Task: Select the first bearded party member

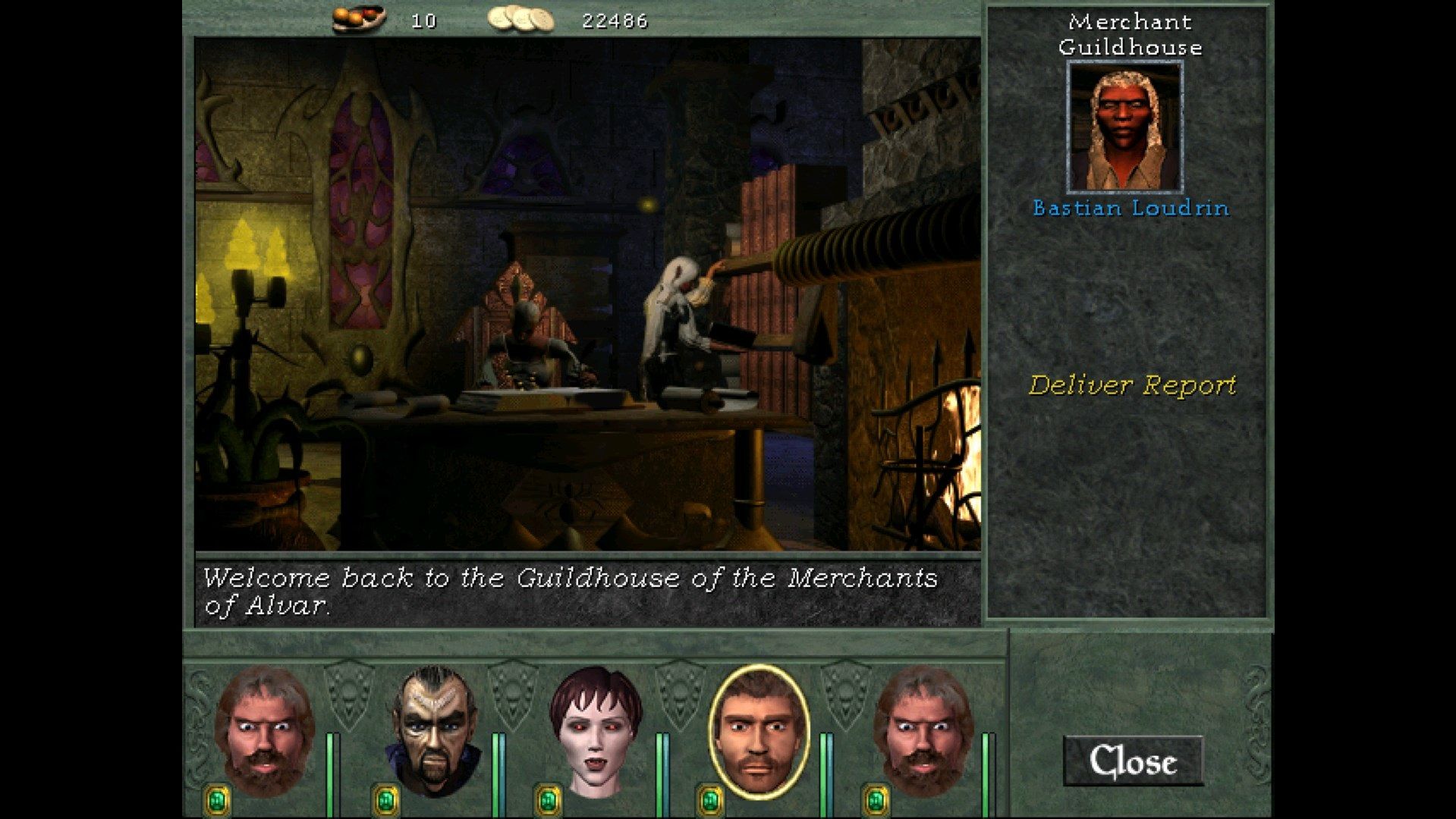Action: tap(267, 724)
